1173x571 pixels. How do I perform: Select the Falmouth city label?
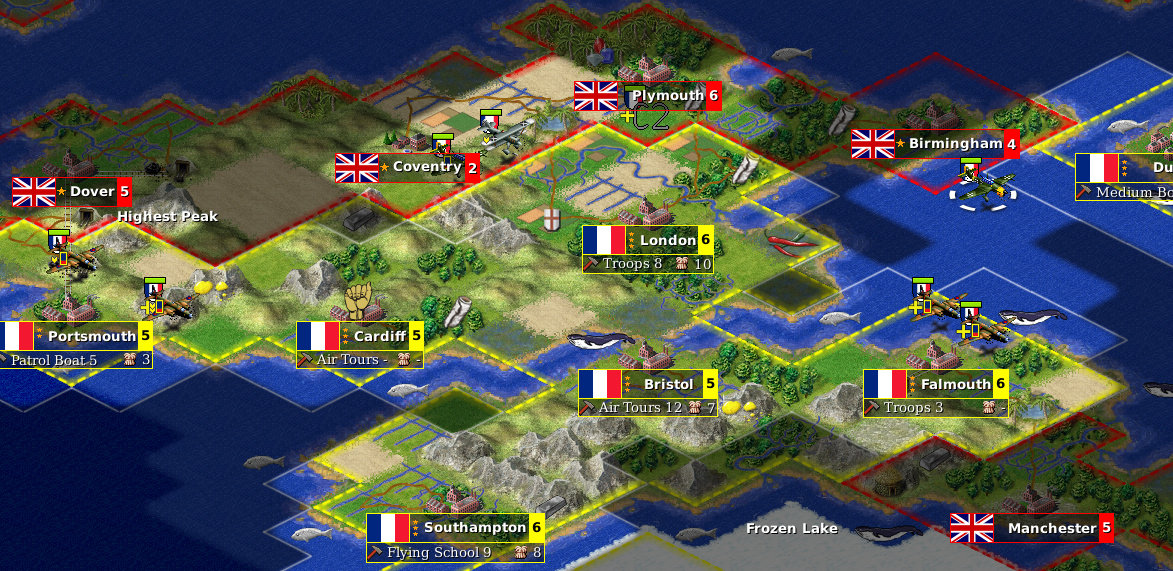[x=955, y=384]
